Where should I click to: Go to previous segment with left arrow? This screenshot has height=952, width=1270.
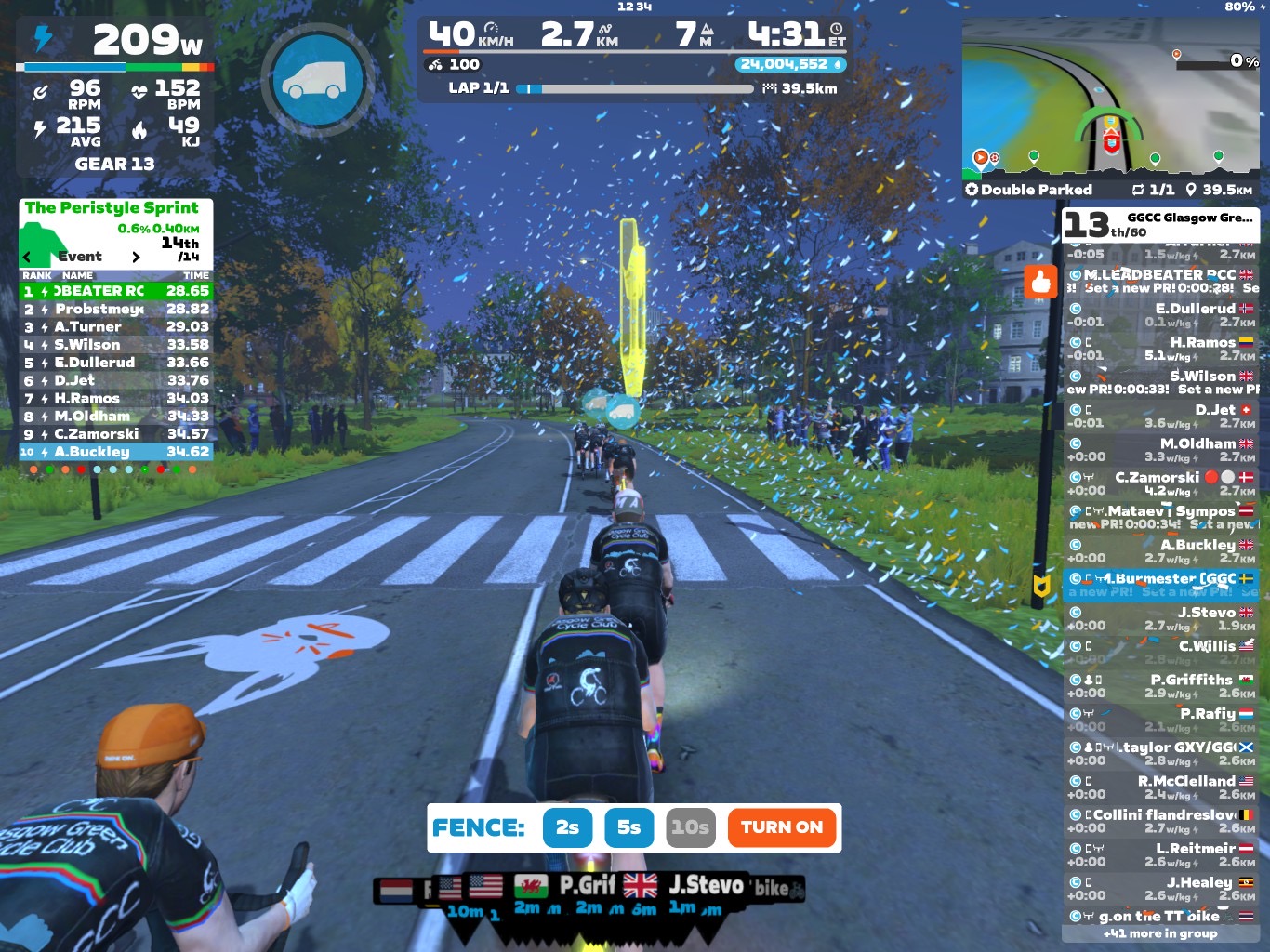(x=27, y=257)
